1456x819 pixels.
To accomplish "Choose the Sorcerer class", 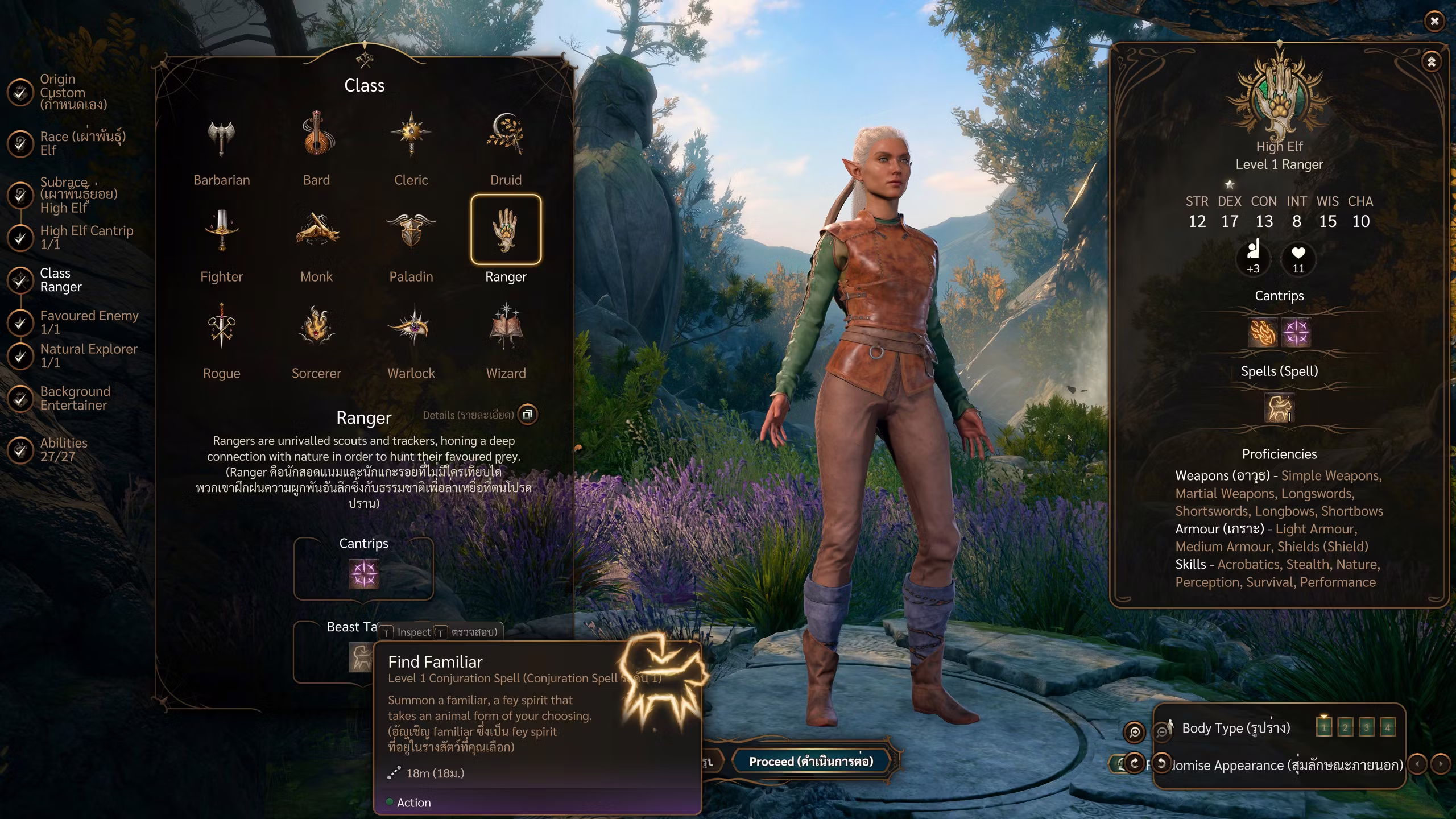I will (x=316, y=328).
